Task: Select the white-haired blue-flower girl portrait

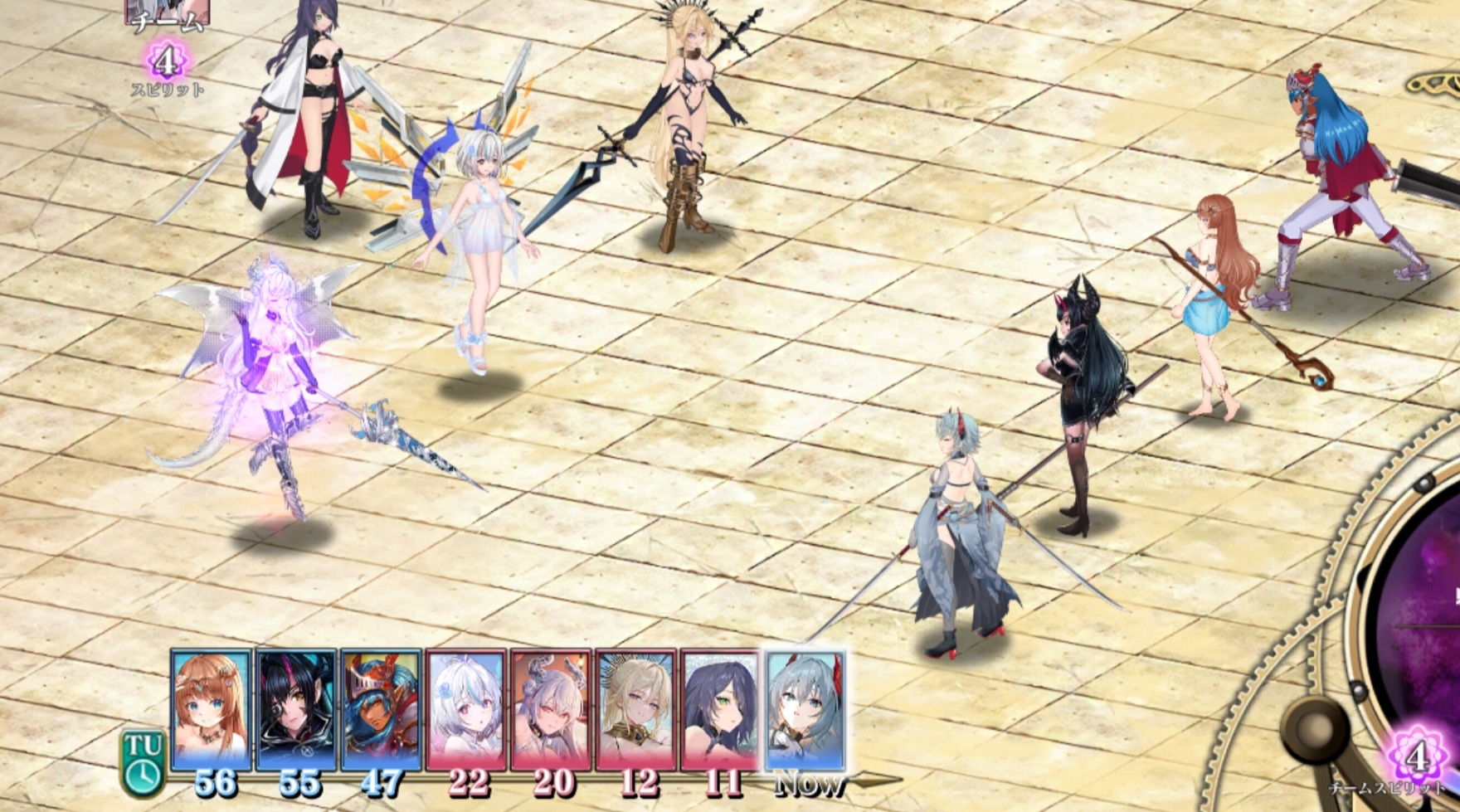Action: pyautogui.click(x=466, y=710)
